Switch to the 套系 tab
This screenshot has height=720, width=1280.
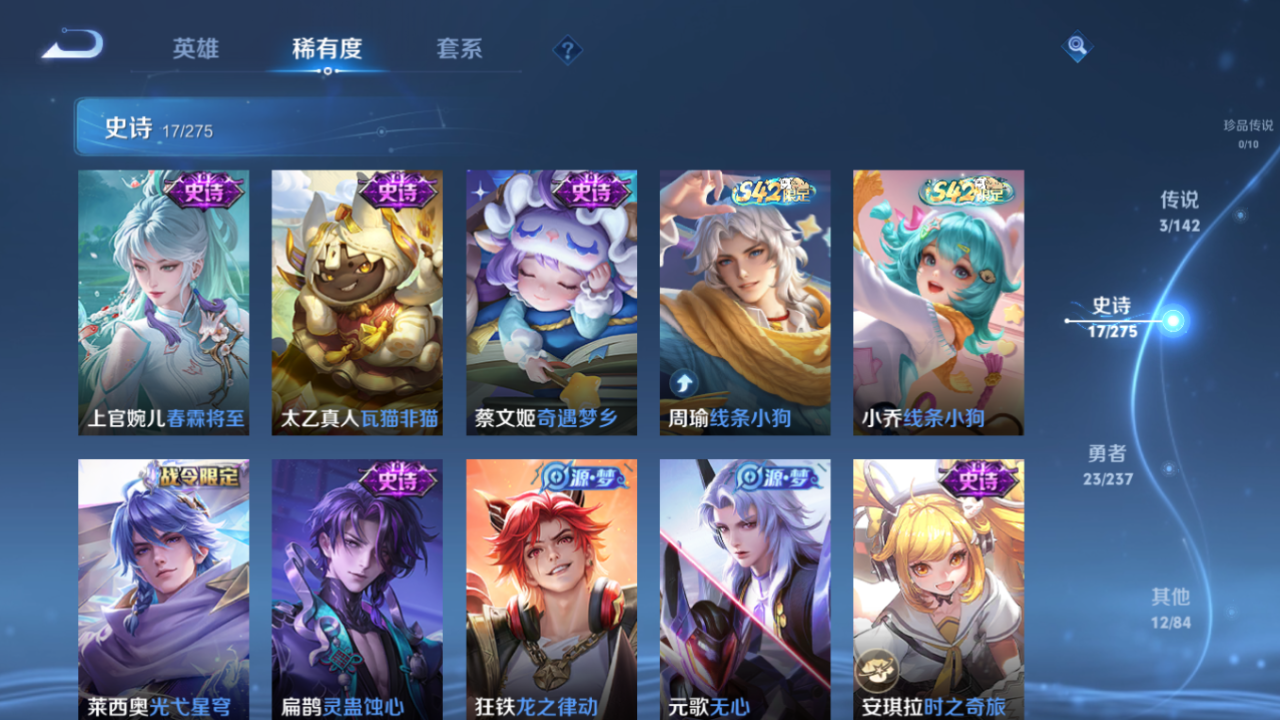[458, 48]
